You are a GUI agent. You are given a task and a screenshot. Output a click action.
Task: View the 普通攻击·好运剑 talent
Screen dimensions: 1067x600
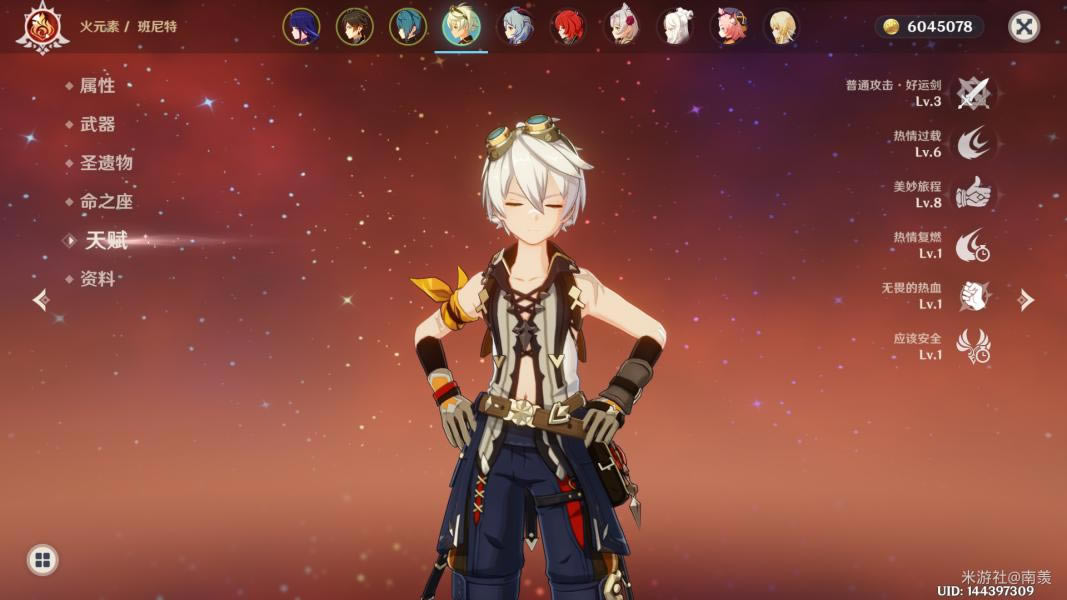pos(972,93)
